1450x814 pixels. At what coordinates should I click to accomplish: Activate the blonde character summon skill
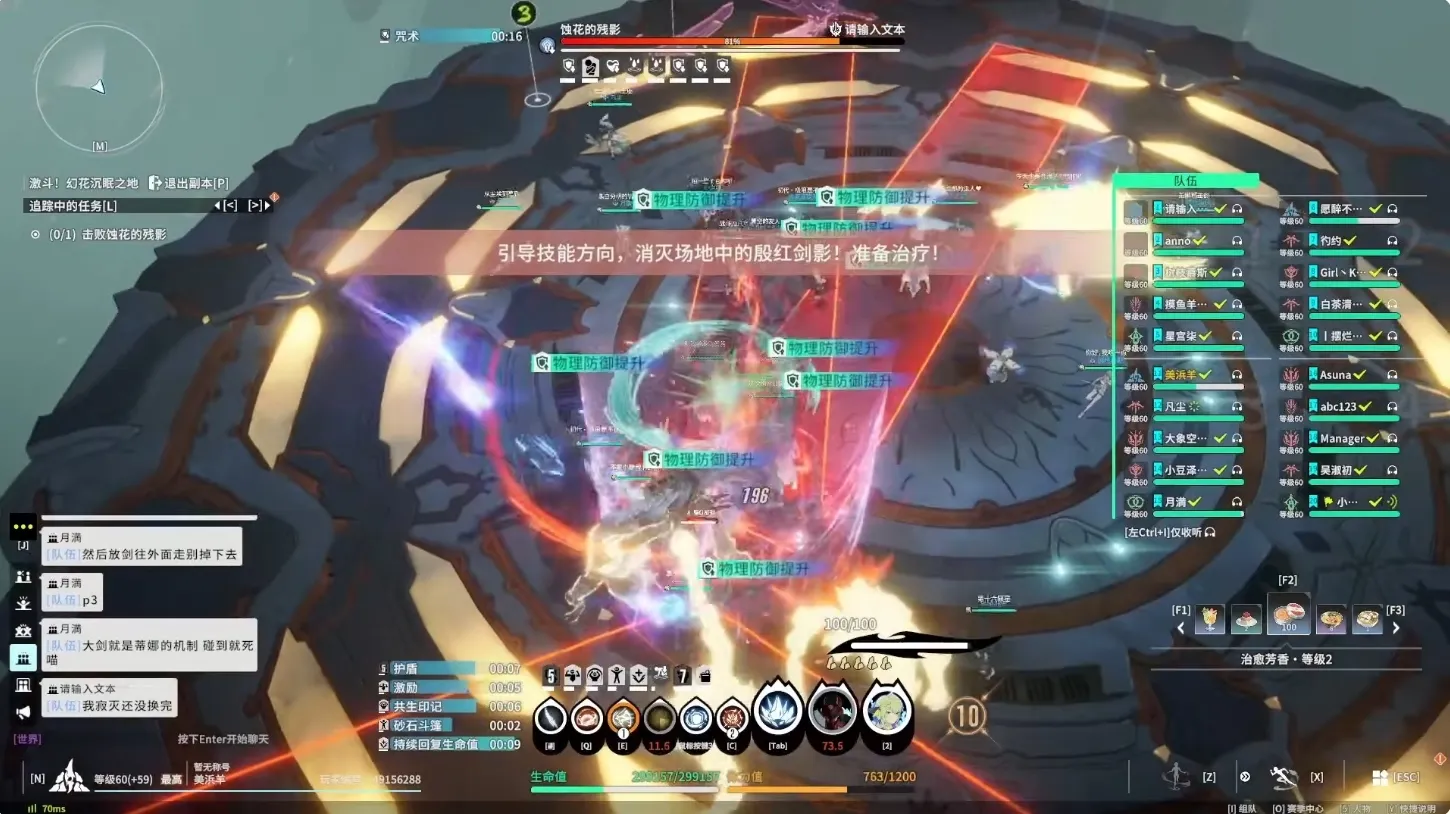pyautogui.click(x=887, y=711)
